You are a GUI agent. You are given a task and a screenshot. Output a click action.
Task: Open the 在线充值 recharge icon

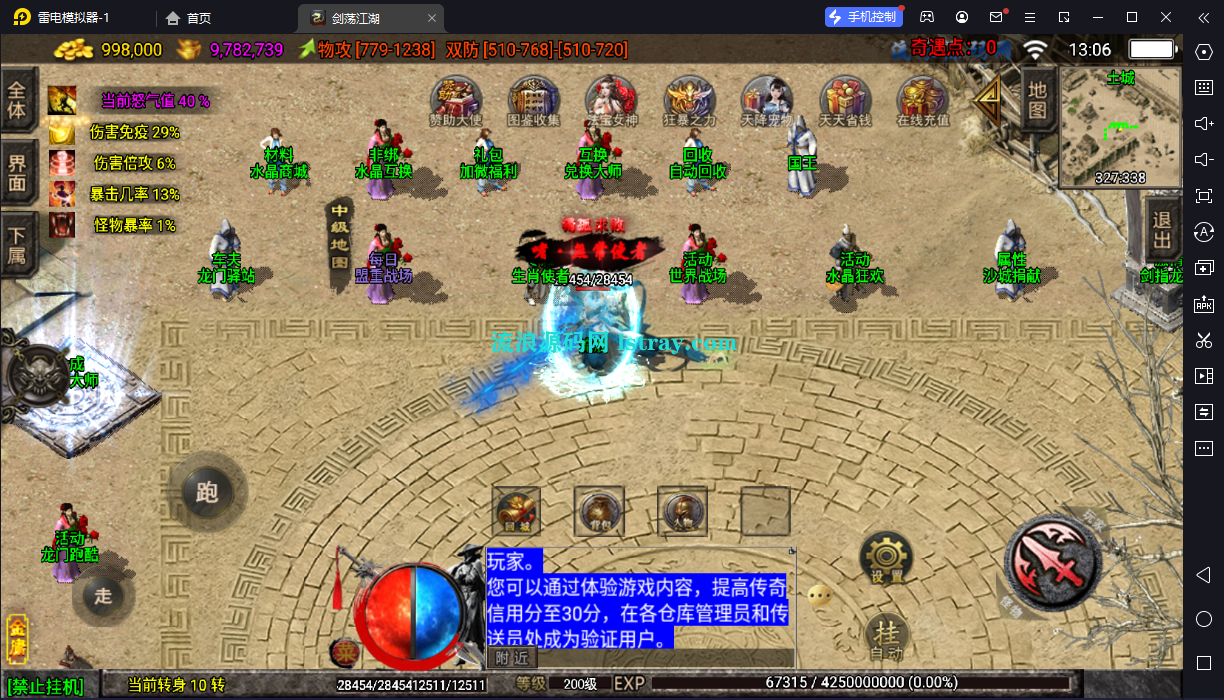(922, 100)
